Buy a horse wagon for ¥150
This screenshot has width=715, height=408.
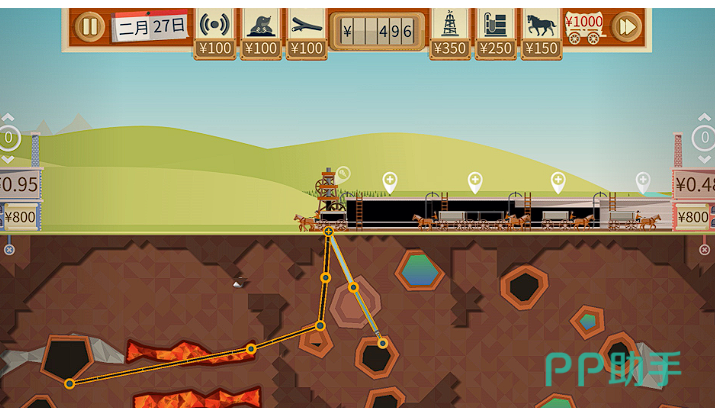click(541, 32)
